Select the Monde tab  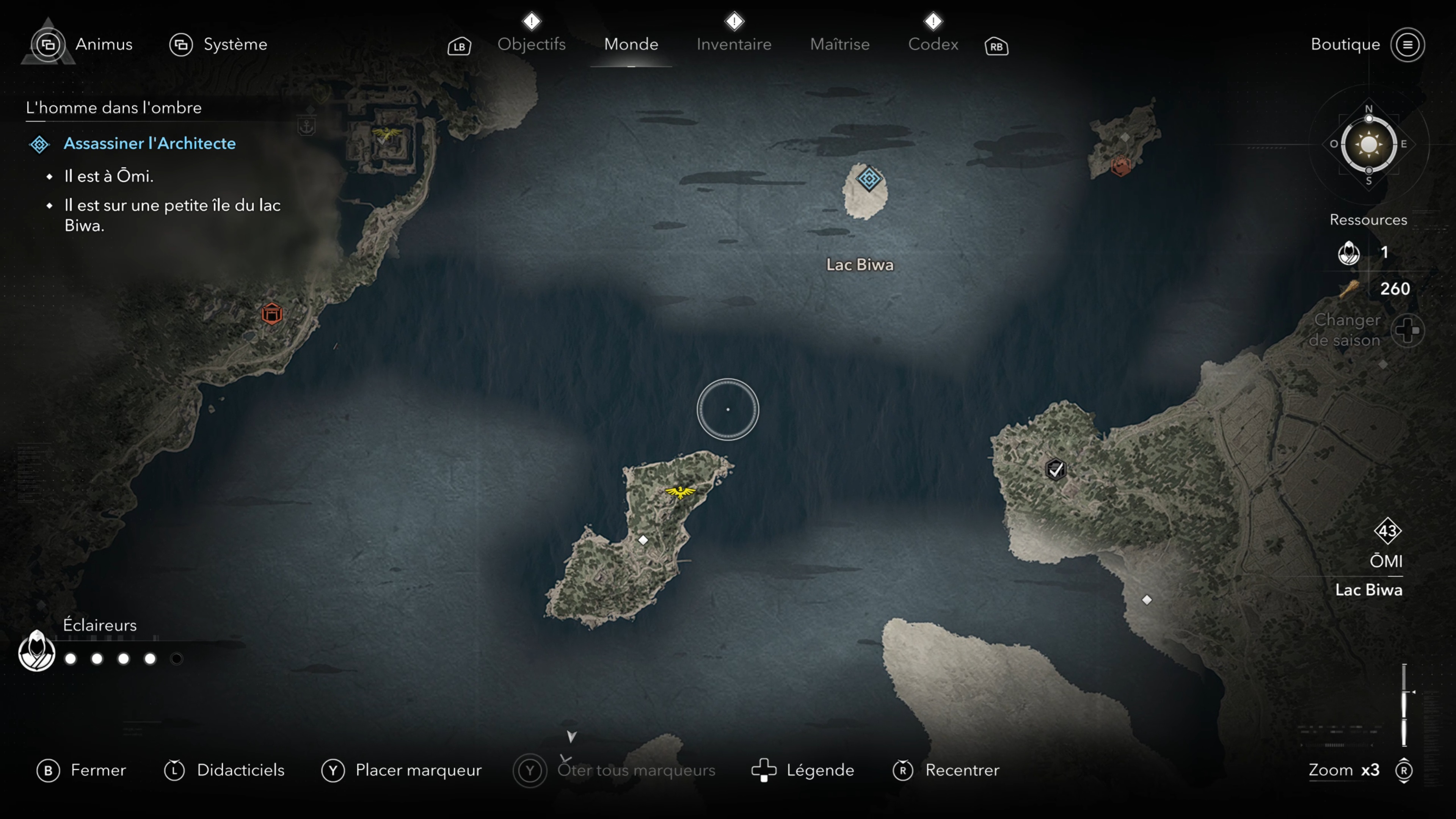[x=631, y=44]
